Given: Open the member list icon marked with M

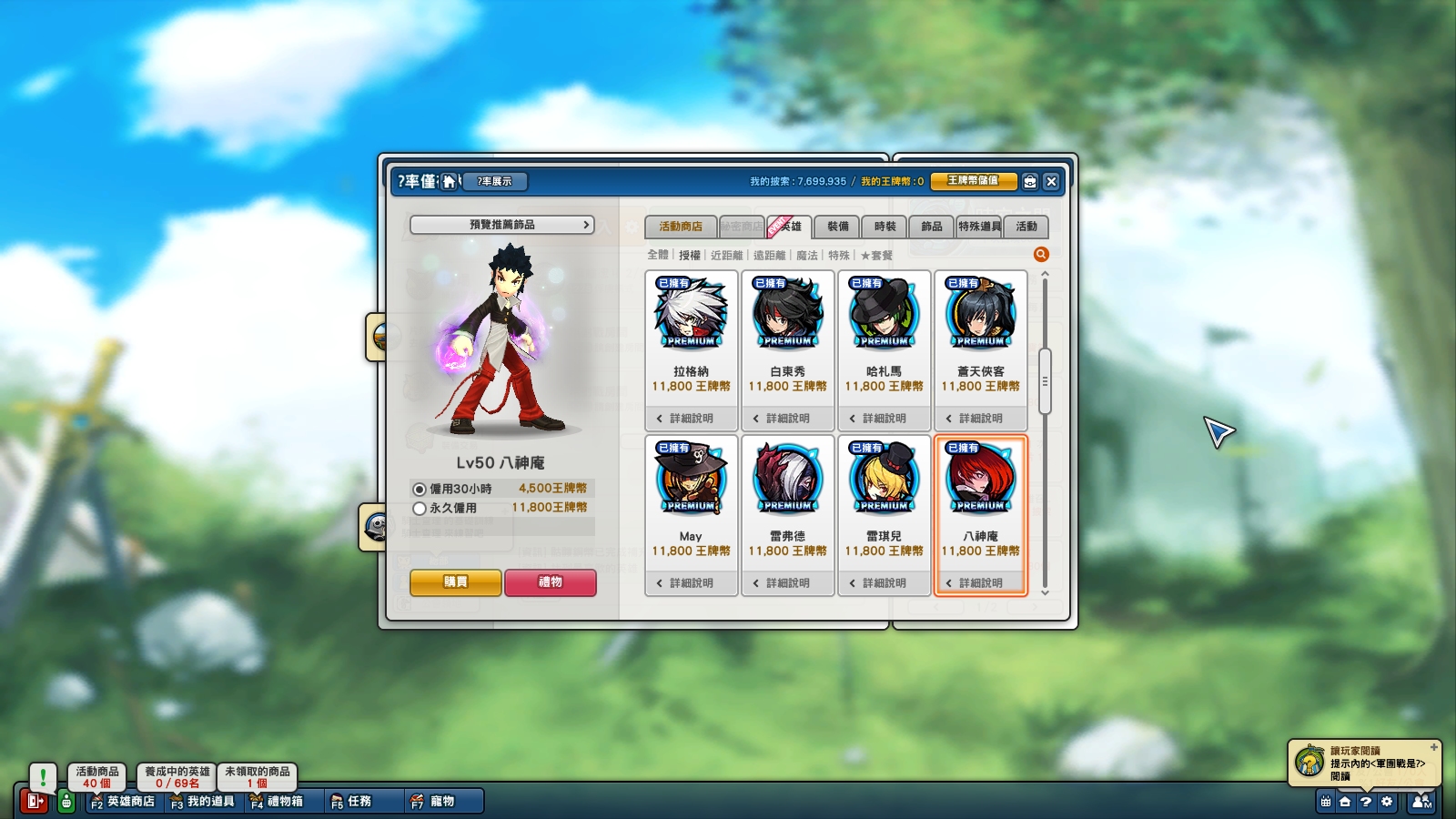Looking at the screenshot, I should [1422, 803].
